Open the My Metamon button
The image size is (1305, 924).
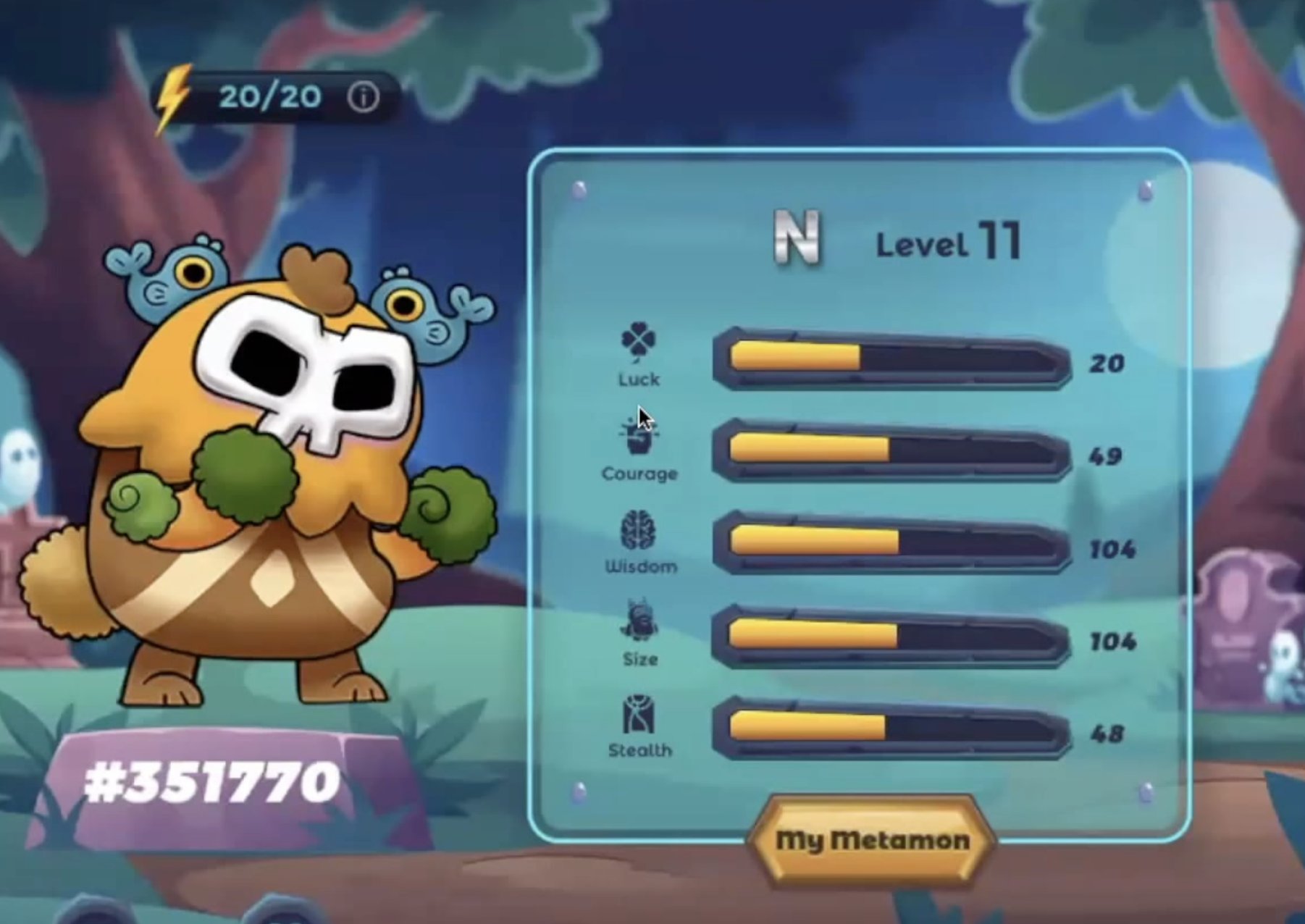872,840
